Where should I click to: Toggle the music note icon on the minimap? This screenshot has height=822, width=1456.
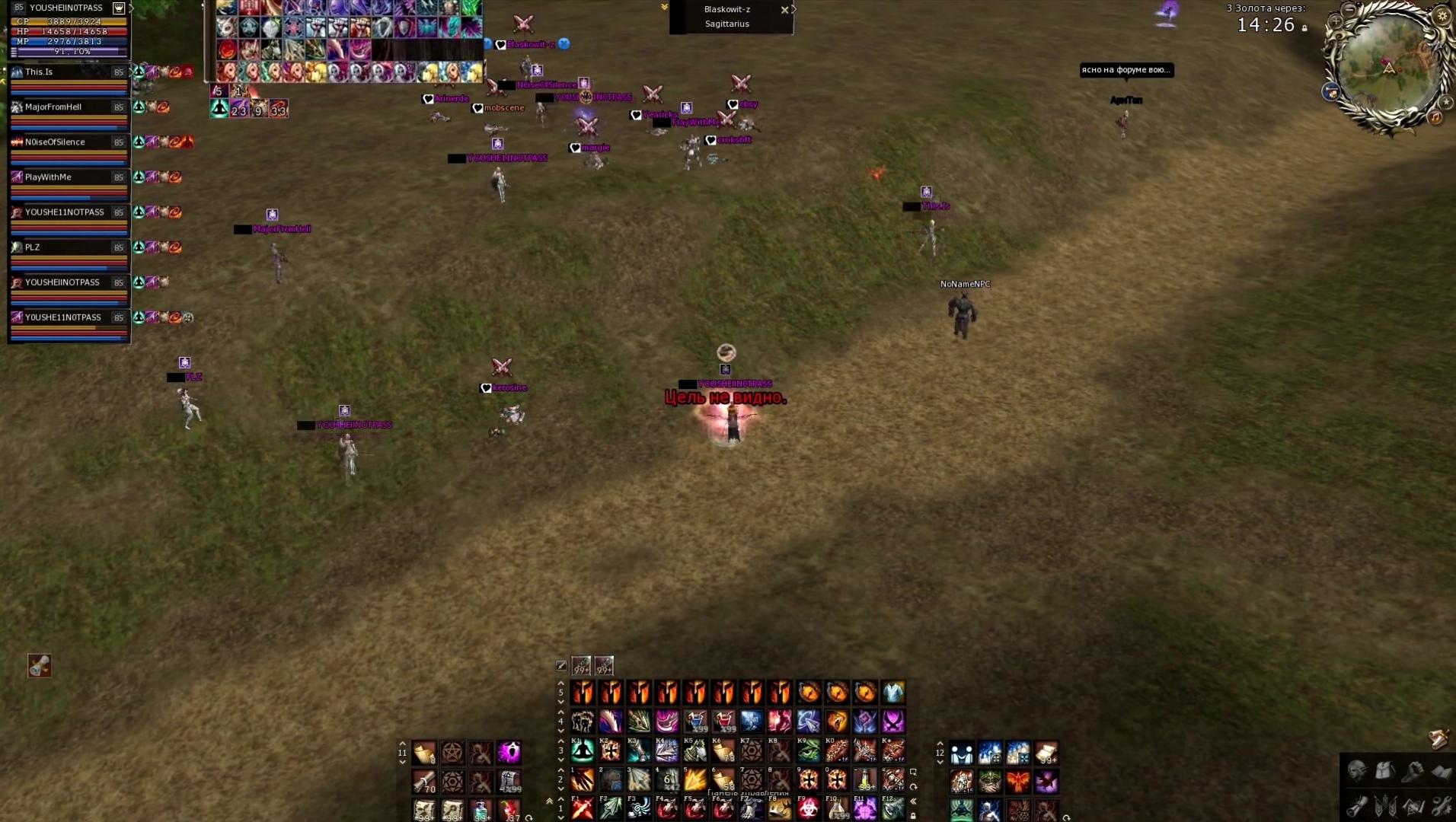click(1435, 117)
